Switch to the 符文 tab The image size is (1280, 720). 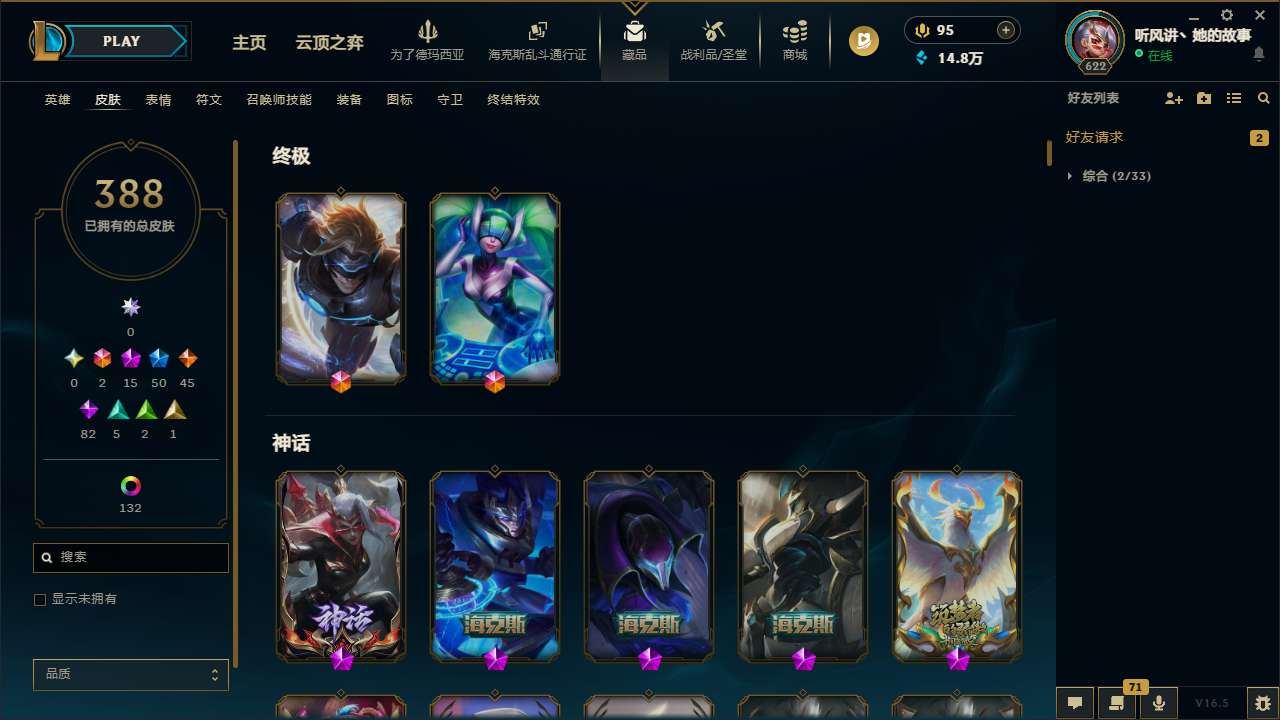coord(209,100)
